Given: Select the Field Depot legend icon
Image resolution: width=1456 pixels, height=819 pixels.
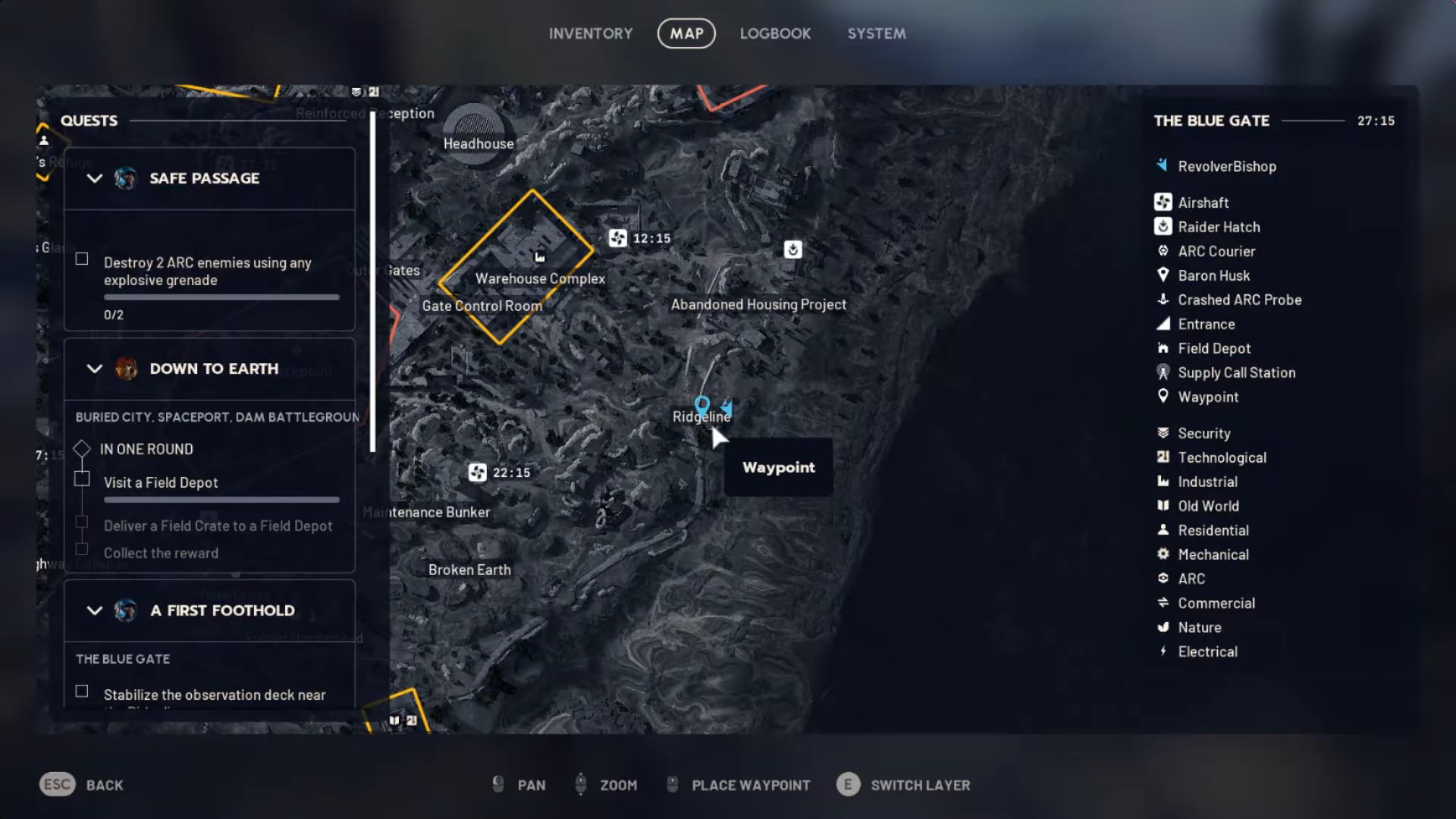Looking at the screenshot, I should tap(1163, 348).
